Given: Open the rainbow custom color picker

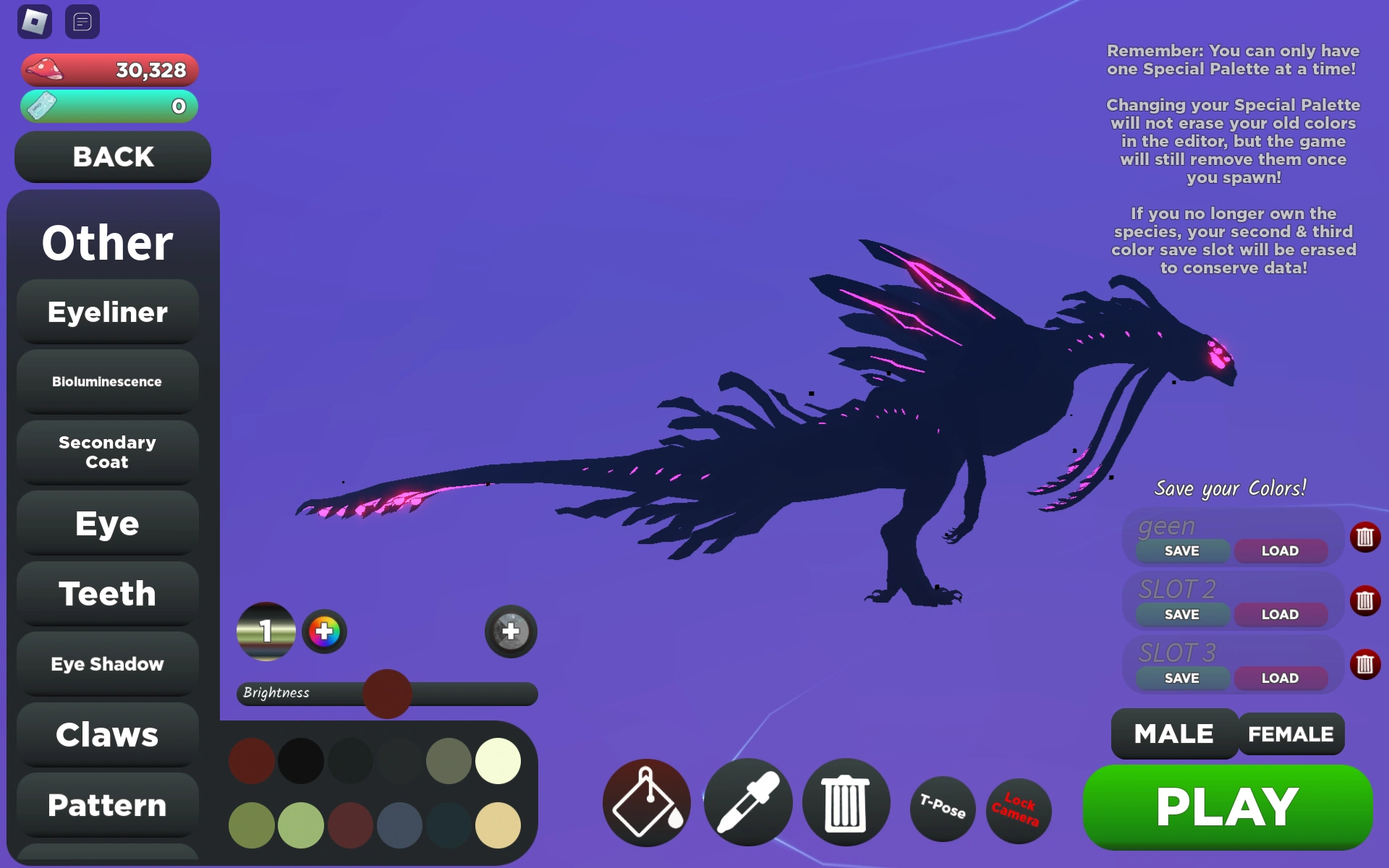Looking at the screenshot, I should 325,631.
